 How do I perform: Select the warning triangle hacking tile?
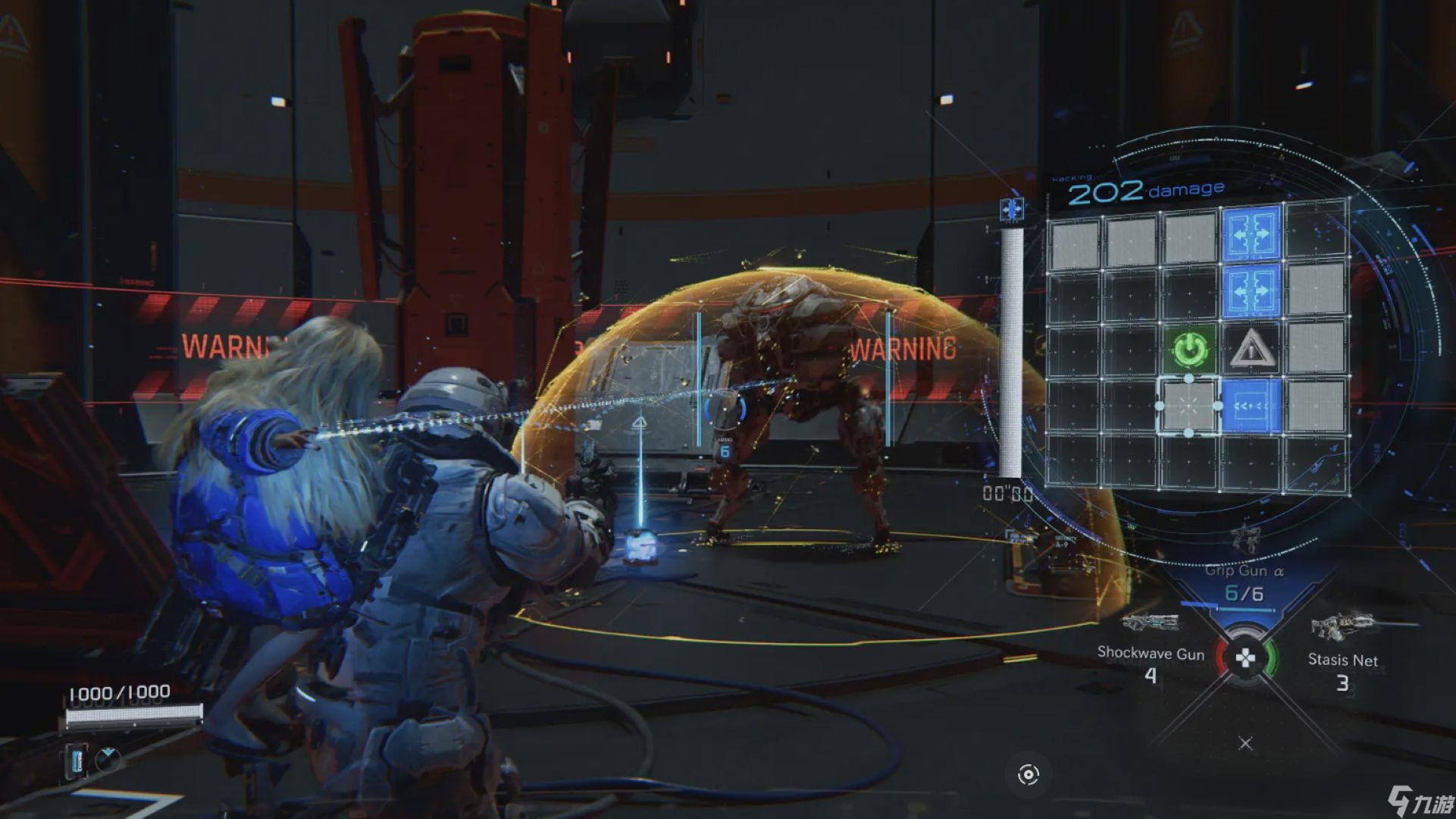pyautogui.click(x=1250, y=350)
